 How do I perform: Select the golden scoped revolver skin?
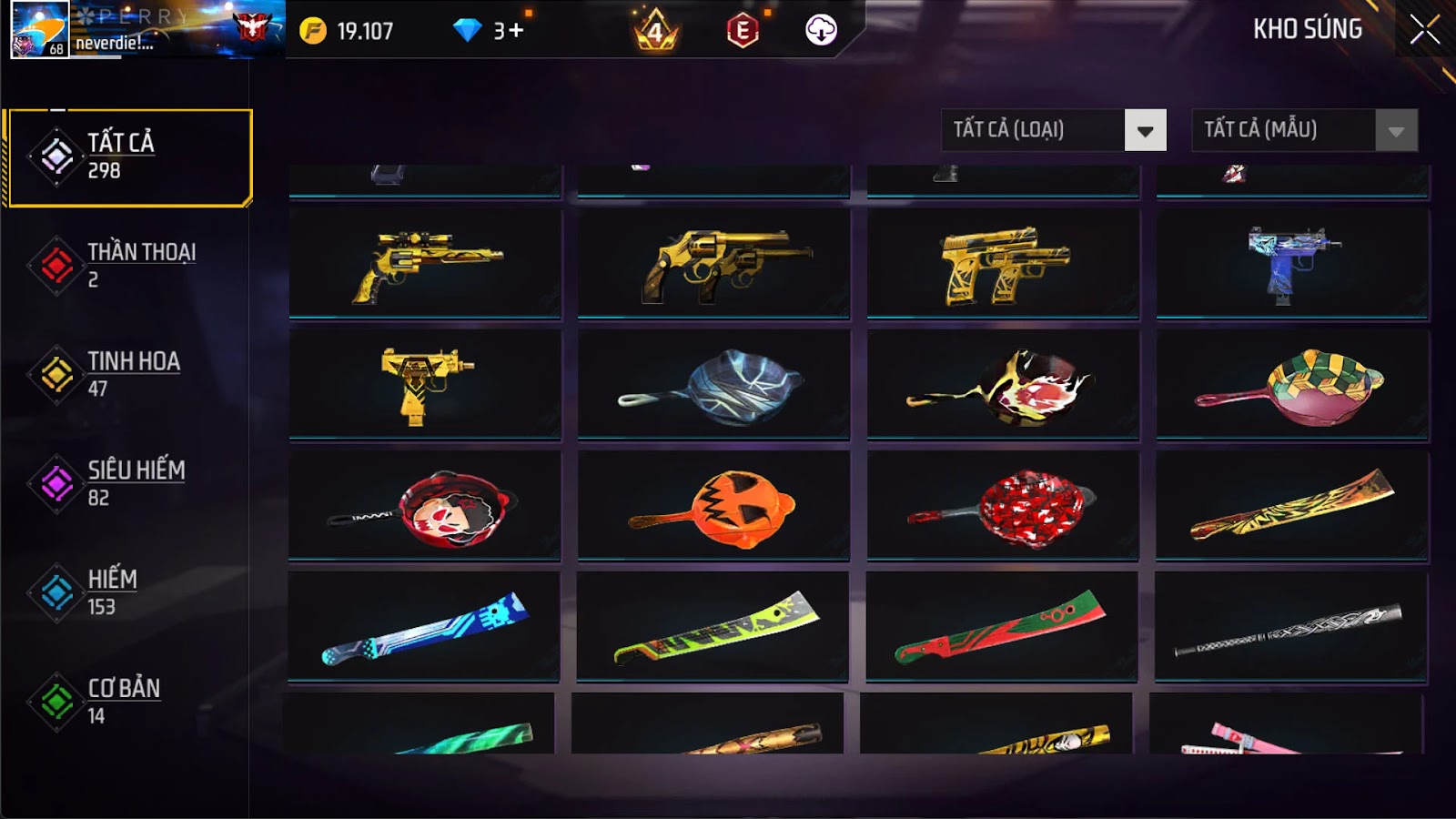(x=425, y=264)
